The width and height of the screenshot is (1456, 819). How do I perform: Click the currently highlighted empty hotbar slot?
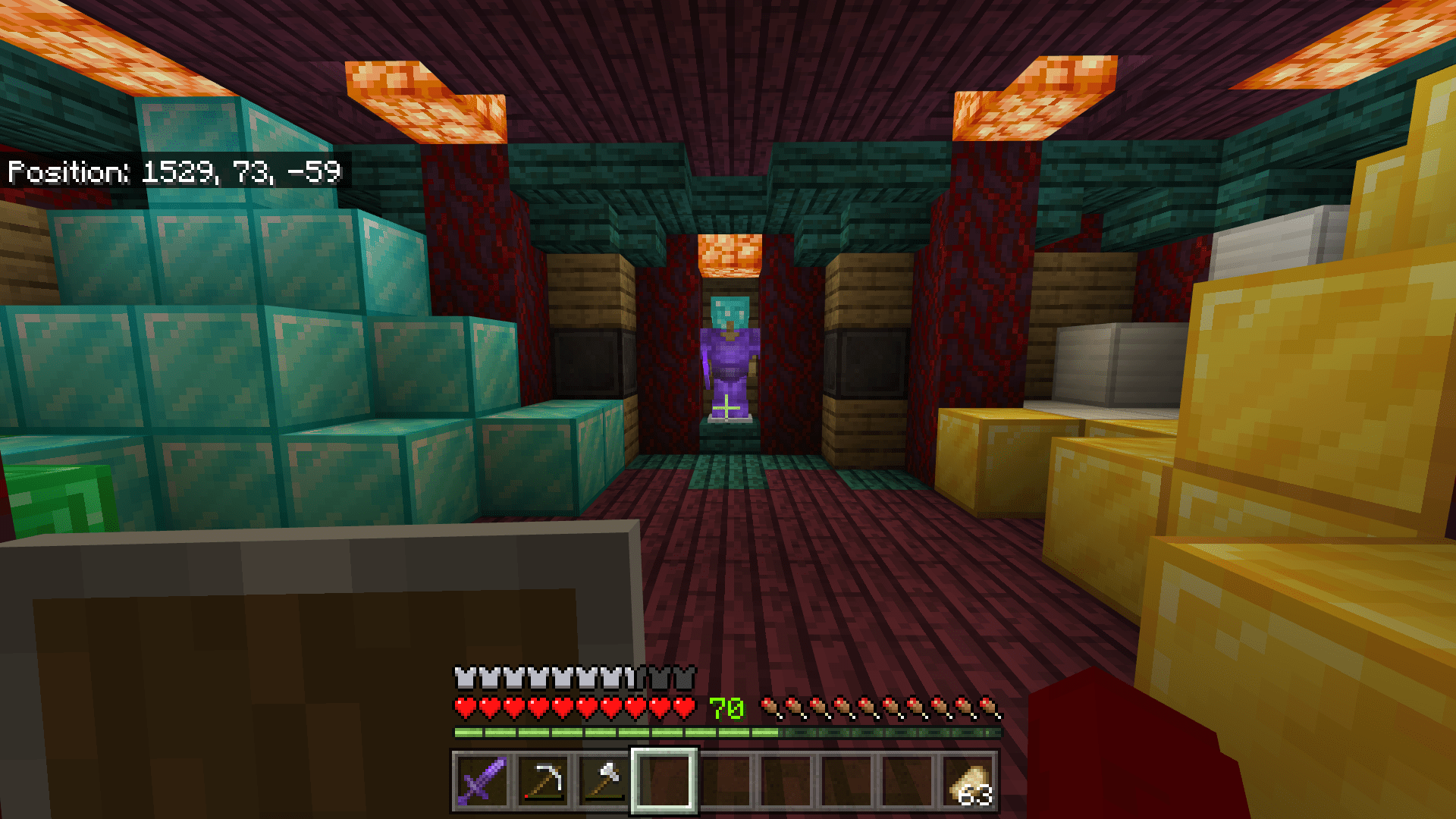pos(663,784)
